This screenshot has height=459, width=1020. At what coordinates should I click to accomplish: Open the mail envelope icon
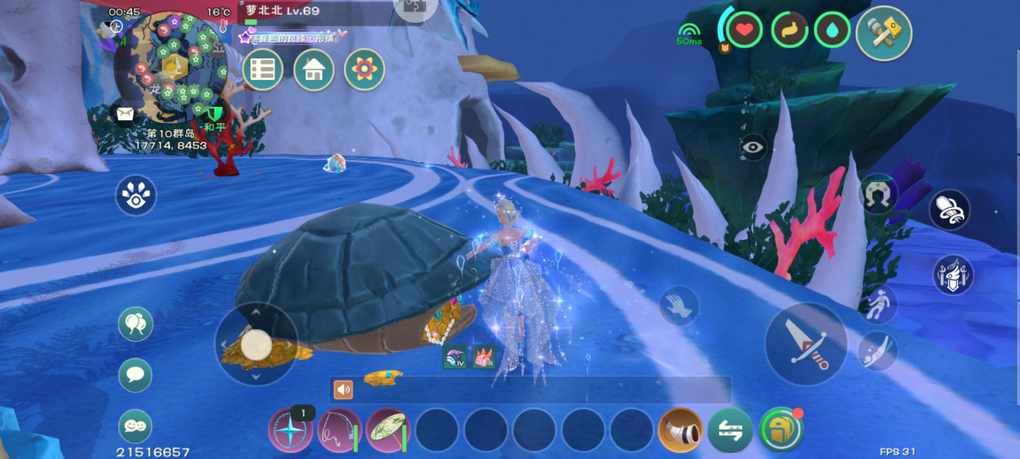tap(125, 114)
